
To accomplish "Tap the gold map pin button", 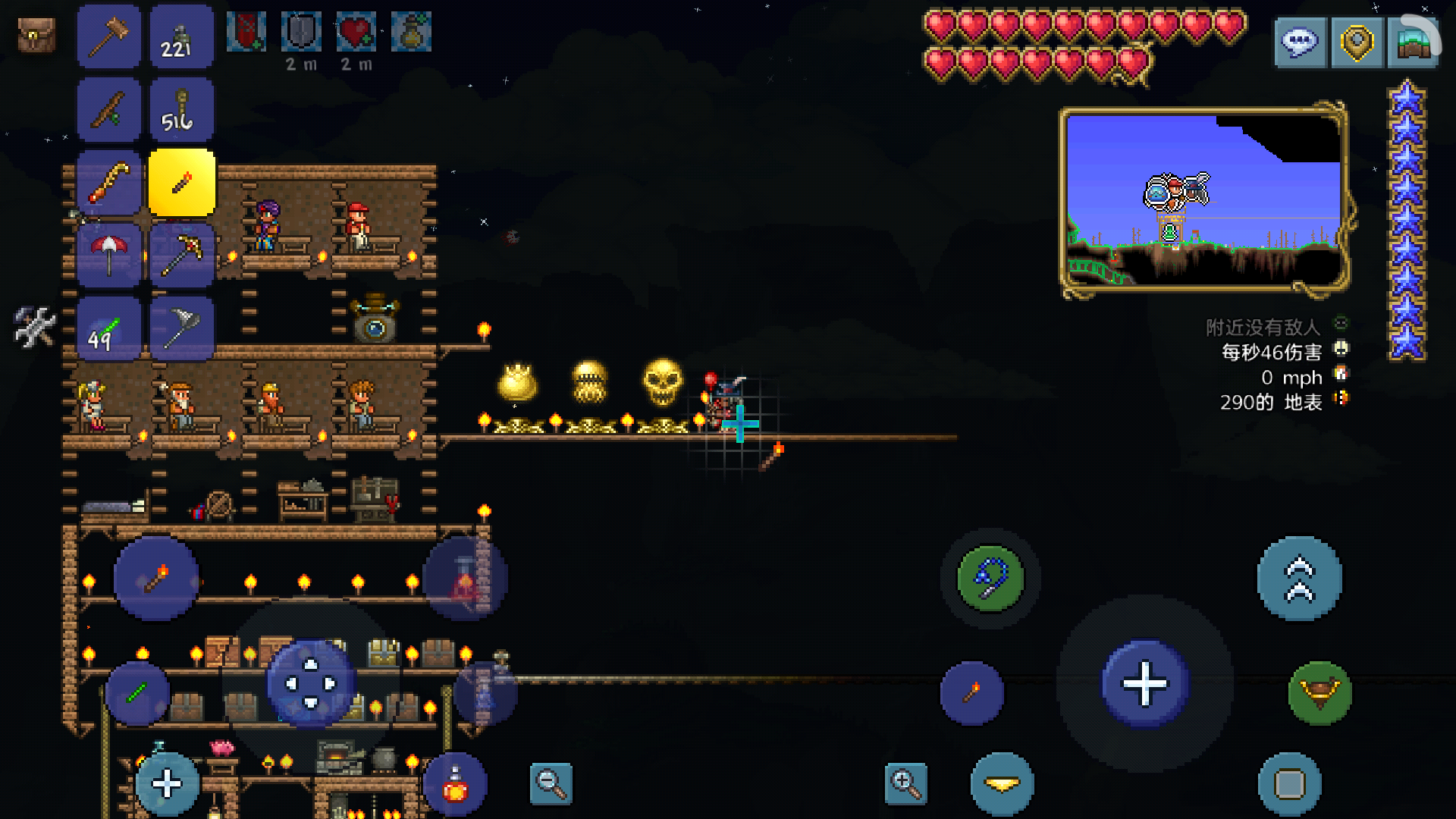I will click(x=1357, y=42).
